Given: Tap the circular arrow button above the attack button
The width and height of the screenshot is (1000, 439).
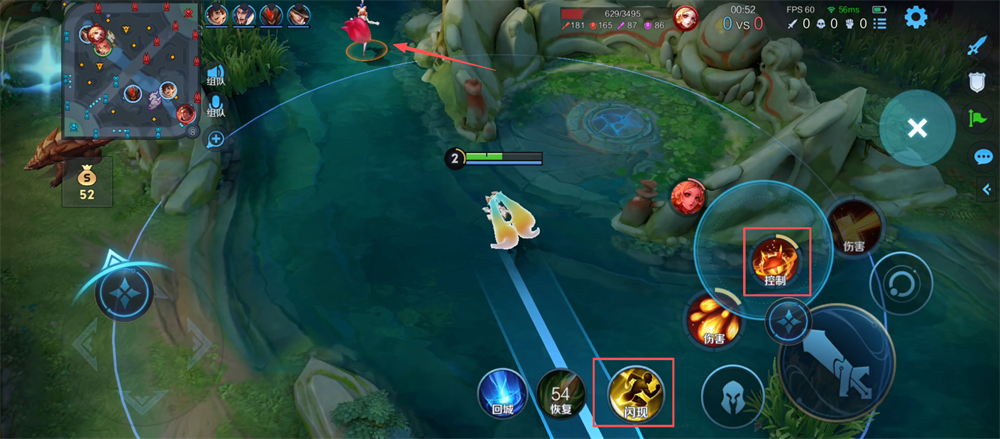Looking at the screenshot, I should 899,283.
